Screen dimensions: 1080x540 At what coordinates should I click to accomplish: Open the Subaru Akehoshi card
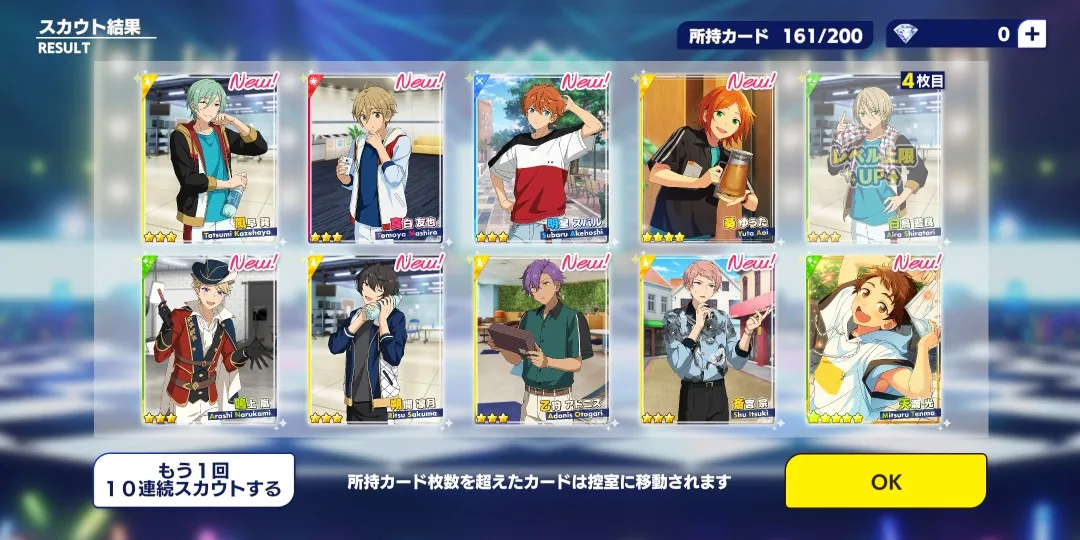point(542,158)
